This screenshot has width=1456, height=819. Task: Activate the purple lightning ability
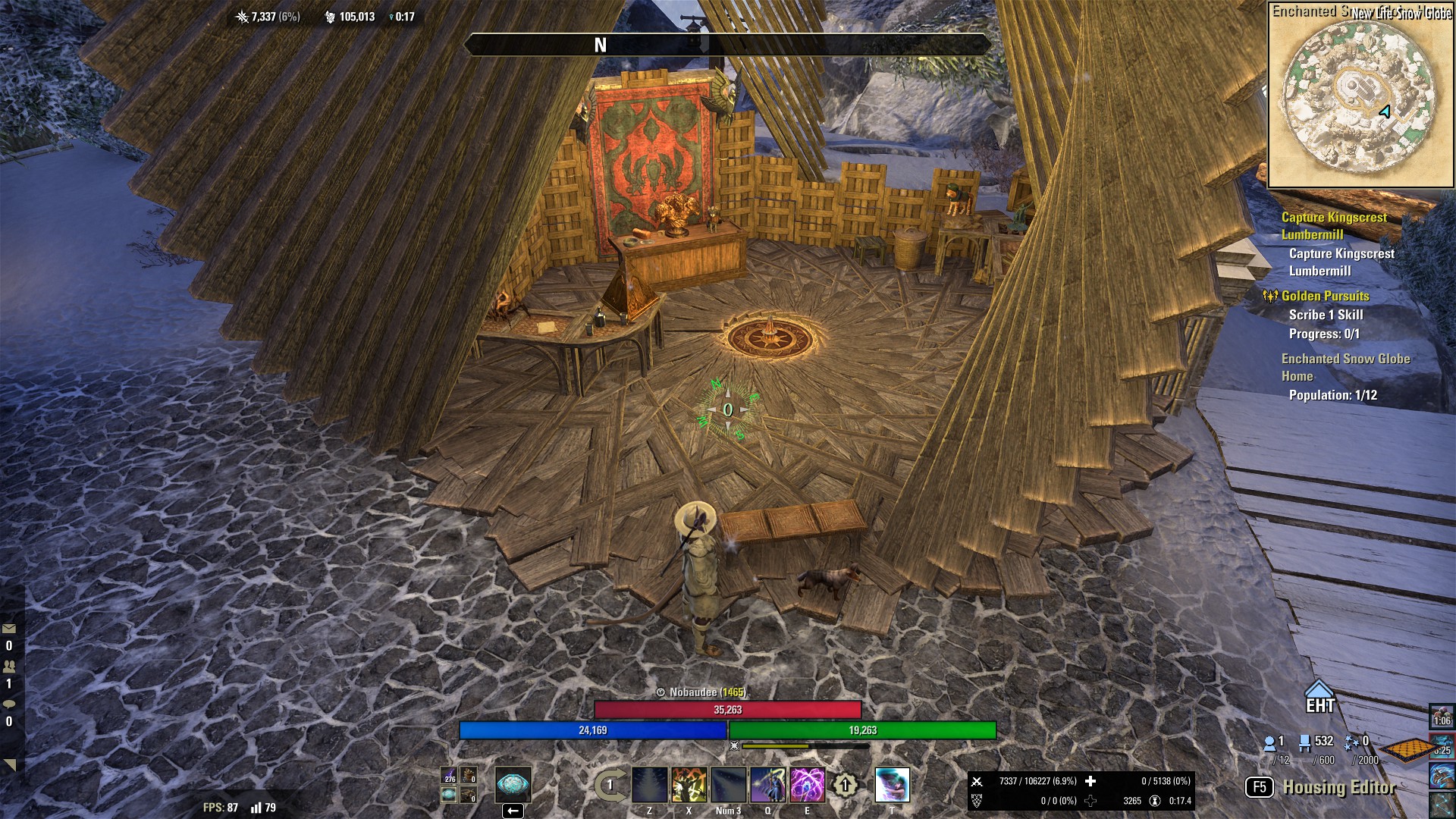coord(807,785)
